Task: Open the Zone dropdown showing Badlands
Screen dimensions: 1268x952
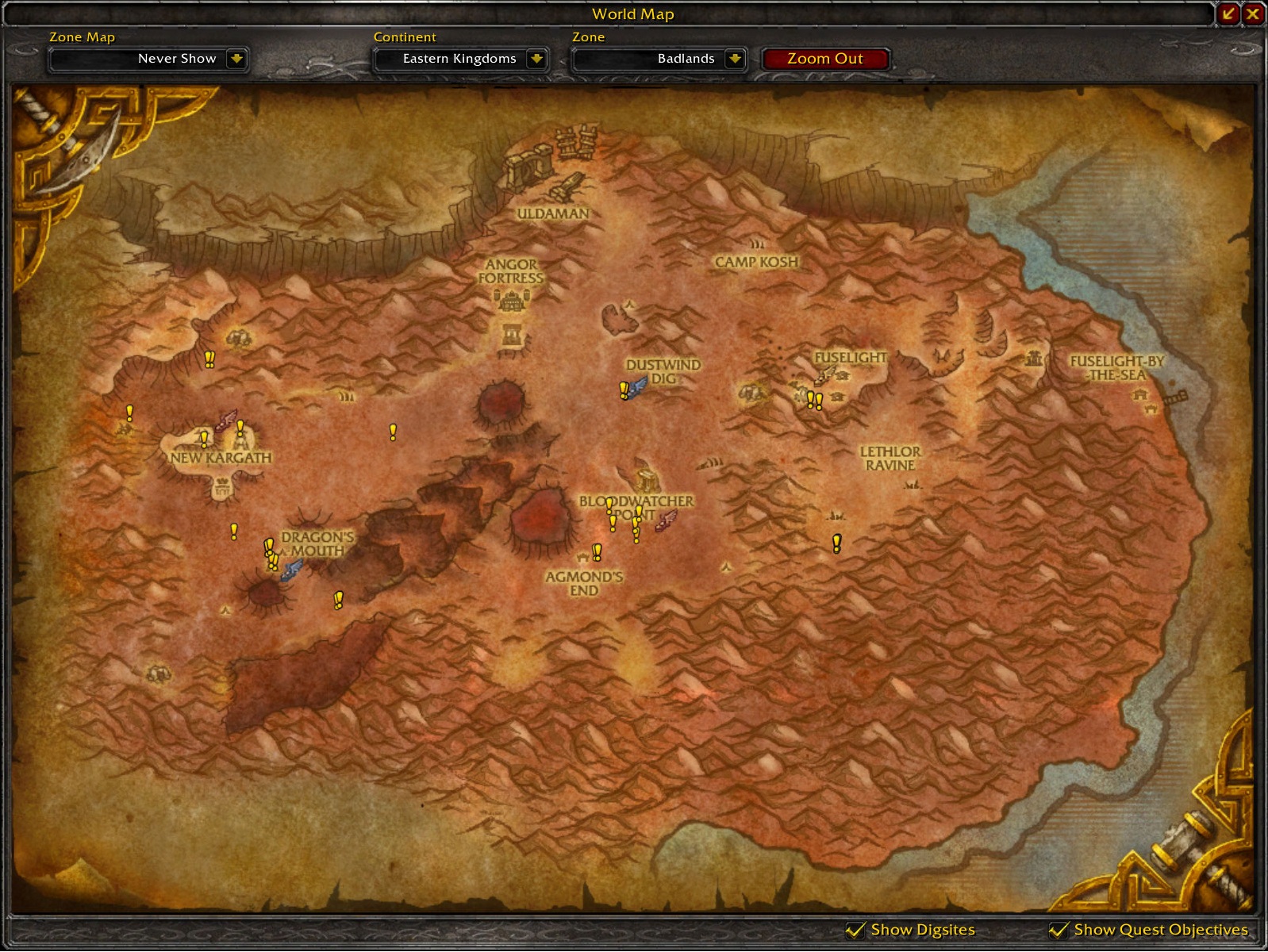Action: click(x=736, y=59)
